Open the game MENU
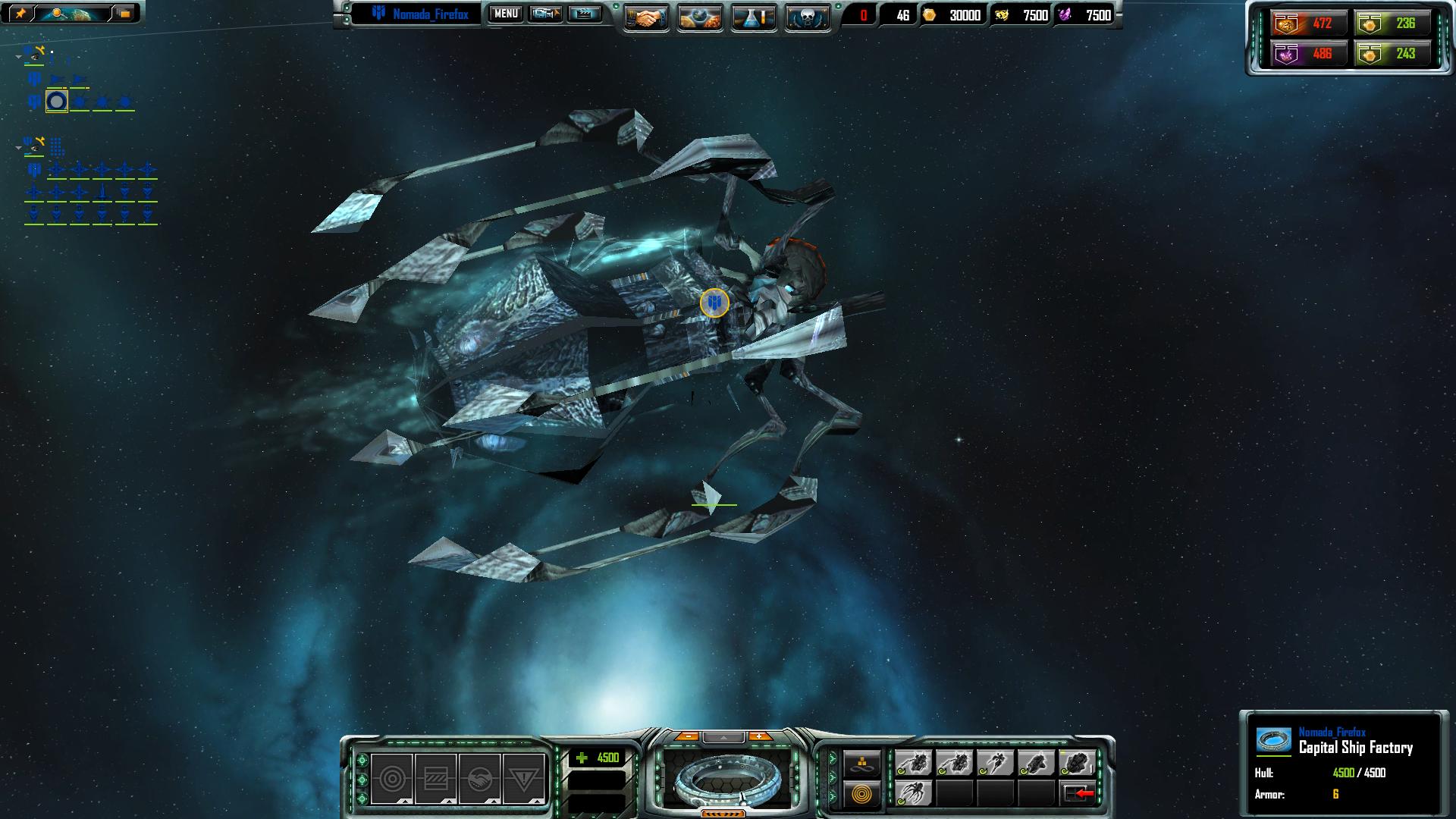The height and width of the screenshot is (819, 1456). pos(506,14)
